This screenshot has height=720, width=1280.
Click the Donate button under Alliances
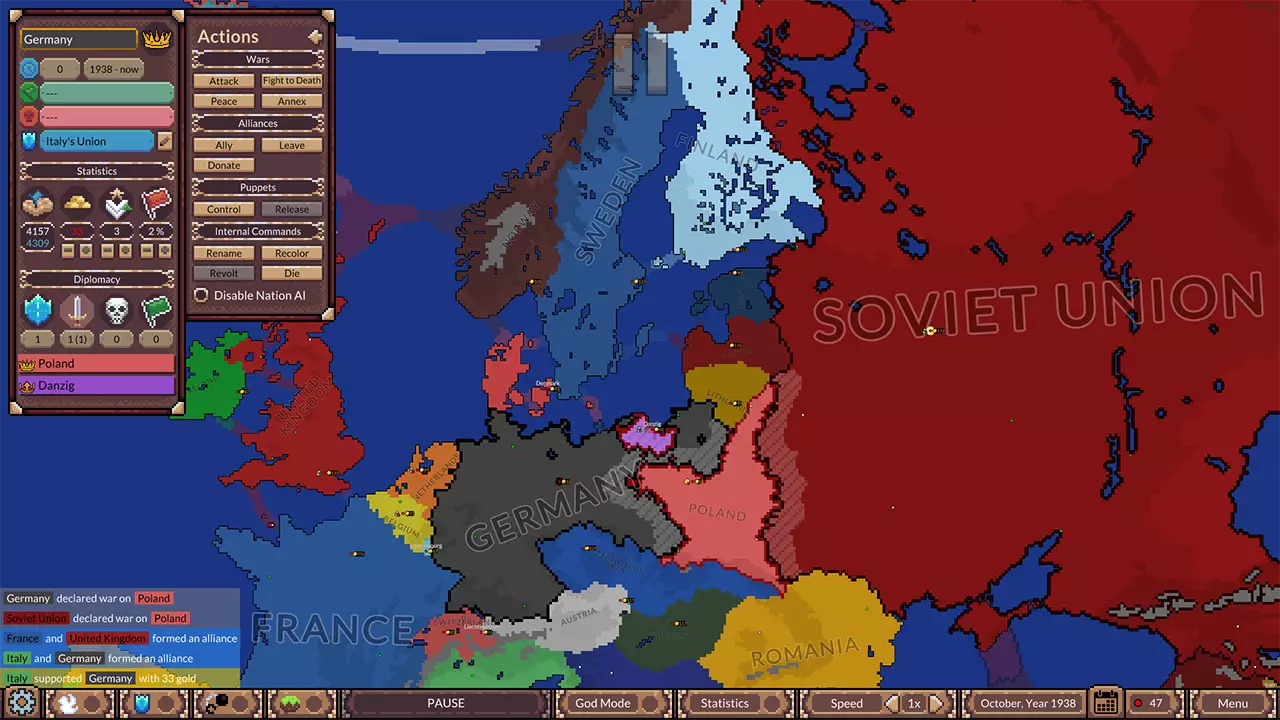223,165
